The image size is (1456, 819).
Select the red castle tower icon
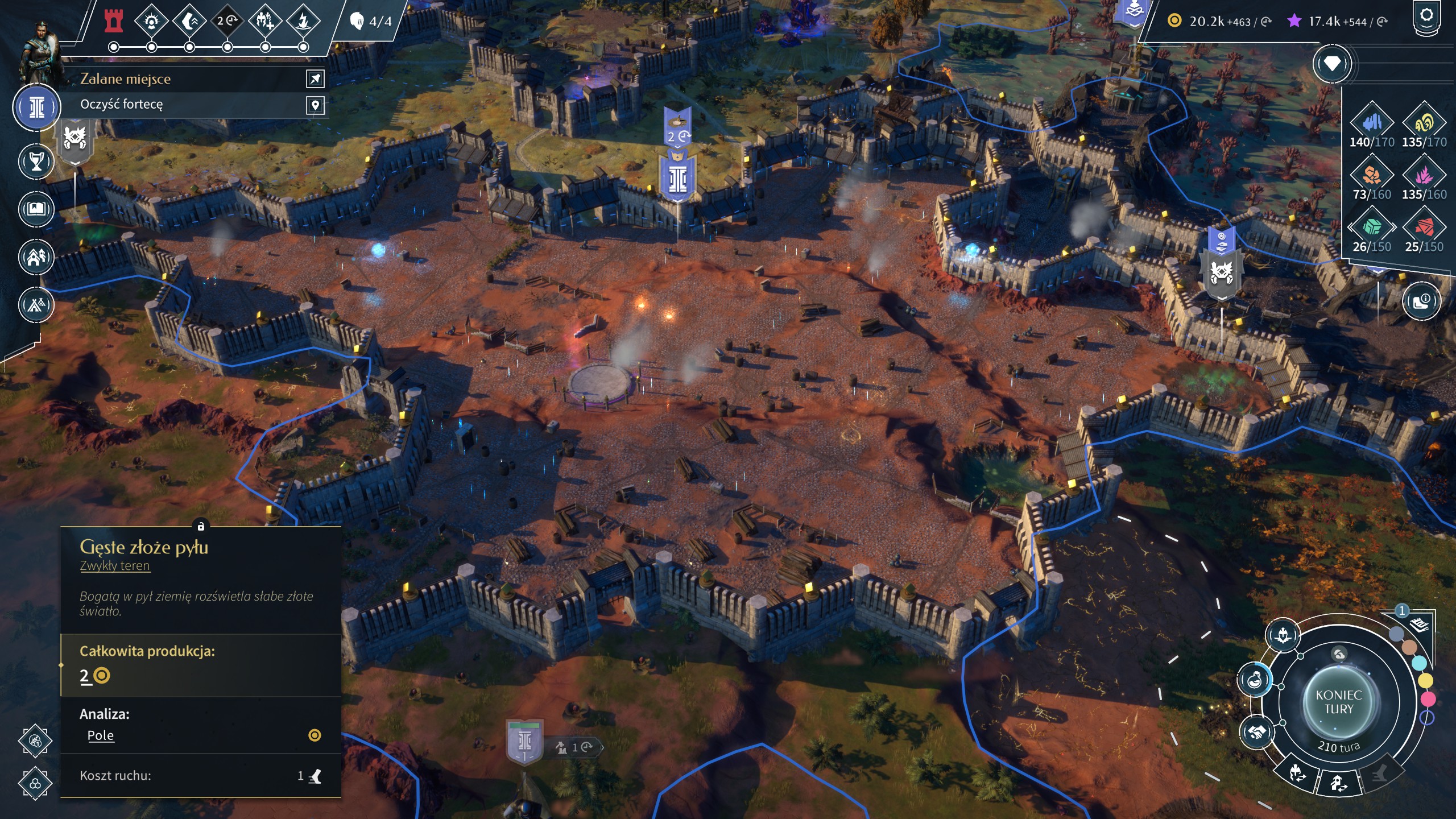tap(114, 21)
